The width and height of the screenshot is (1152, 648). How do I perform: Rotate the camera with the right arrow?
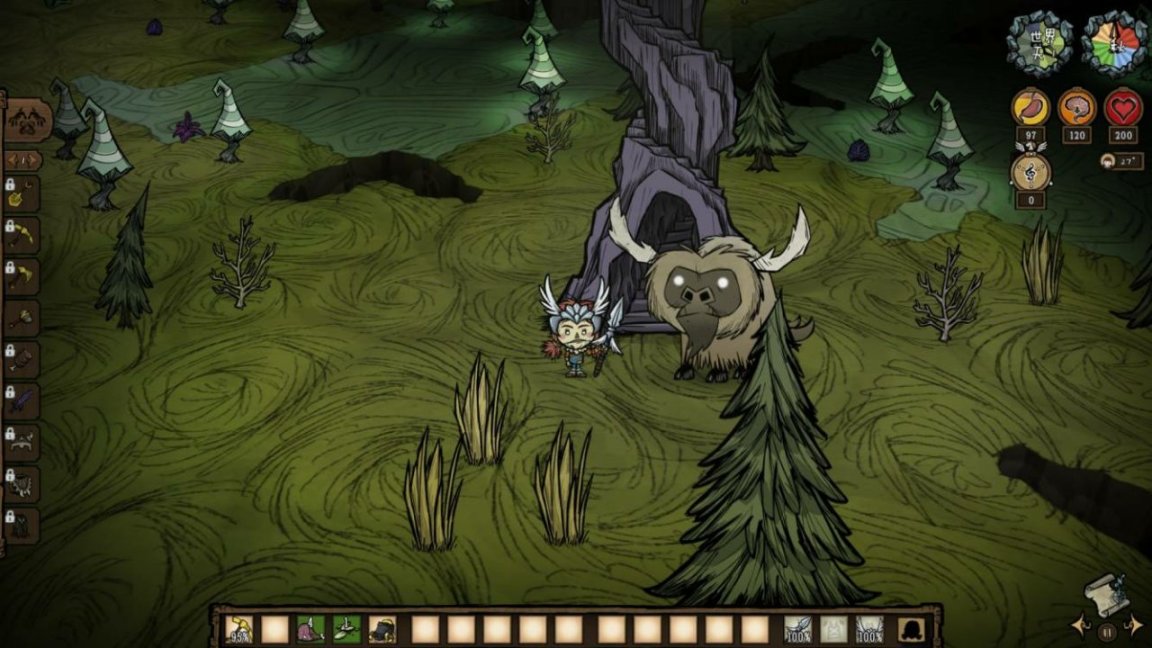(x=1134, y=626)
